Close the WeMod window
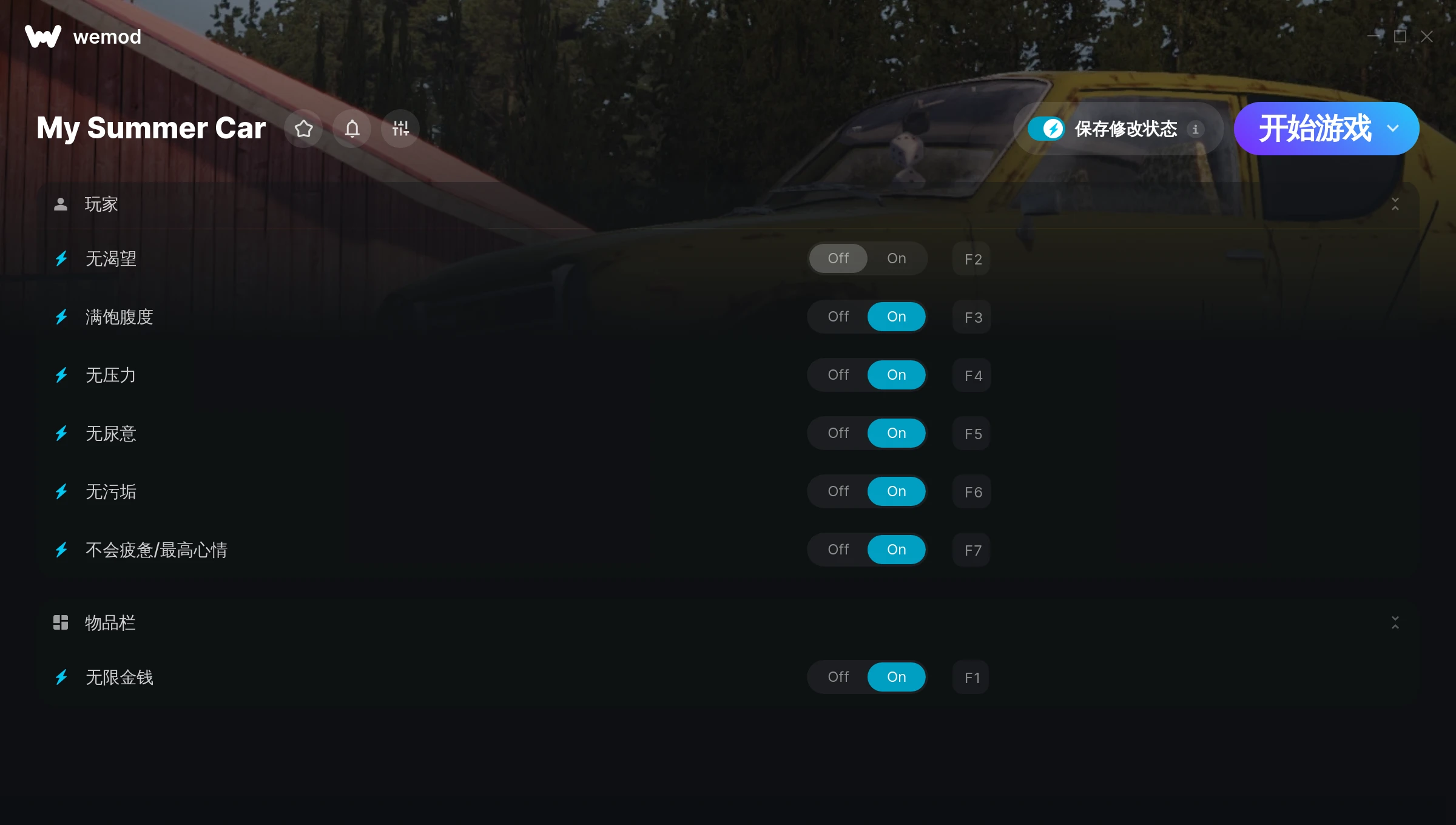Image resolution: width=1456 pixels, height=825 pixels. (1427, 36)
